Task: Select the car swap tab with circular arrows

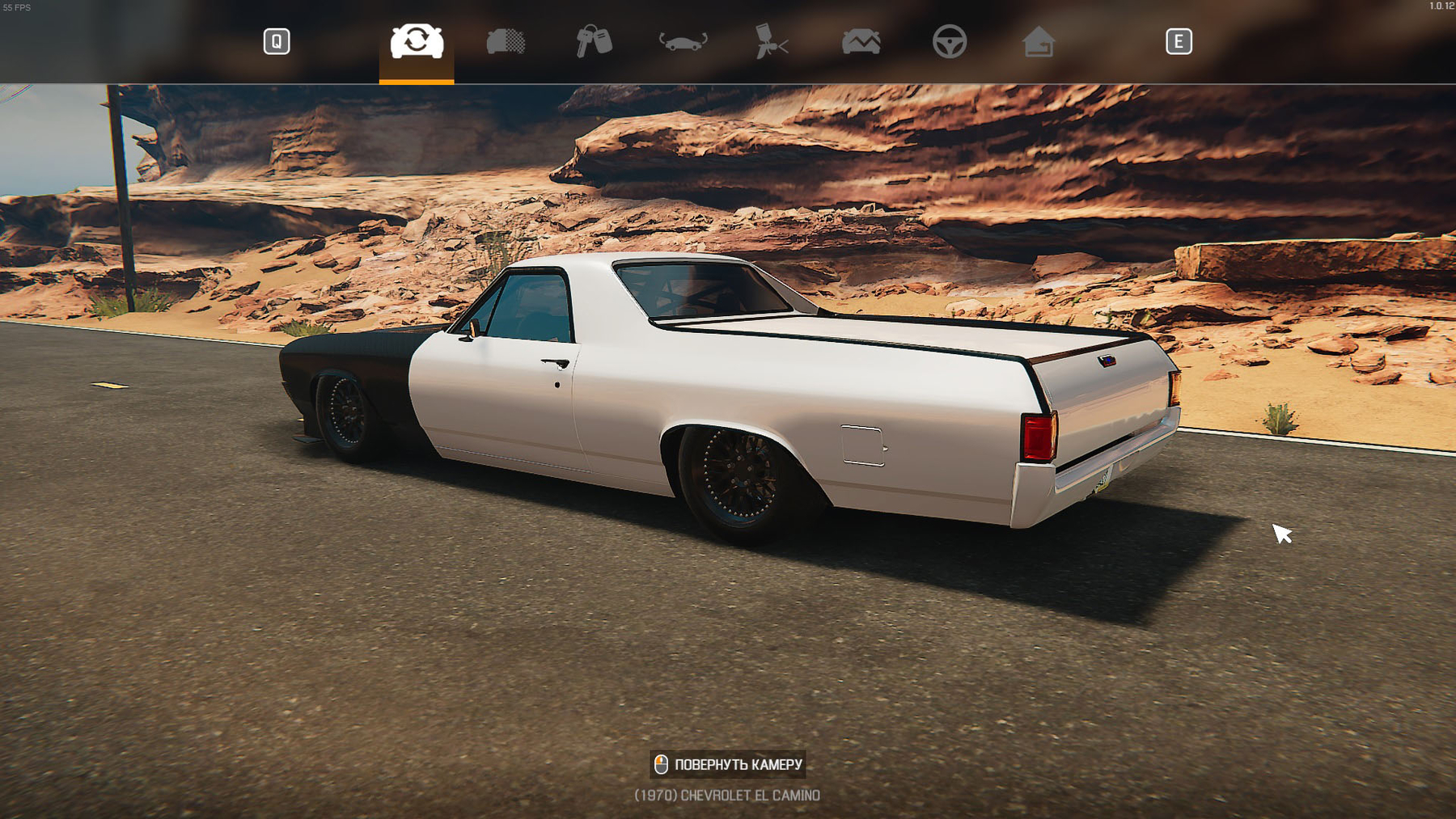Action: tap(417, 41)
